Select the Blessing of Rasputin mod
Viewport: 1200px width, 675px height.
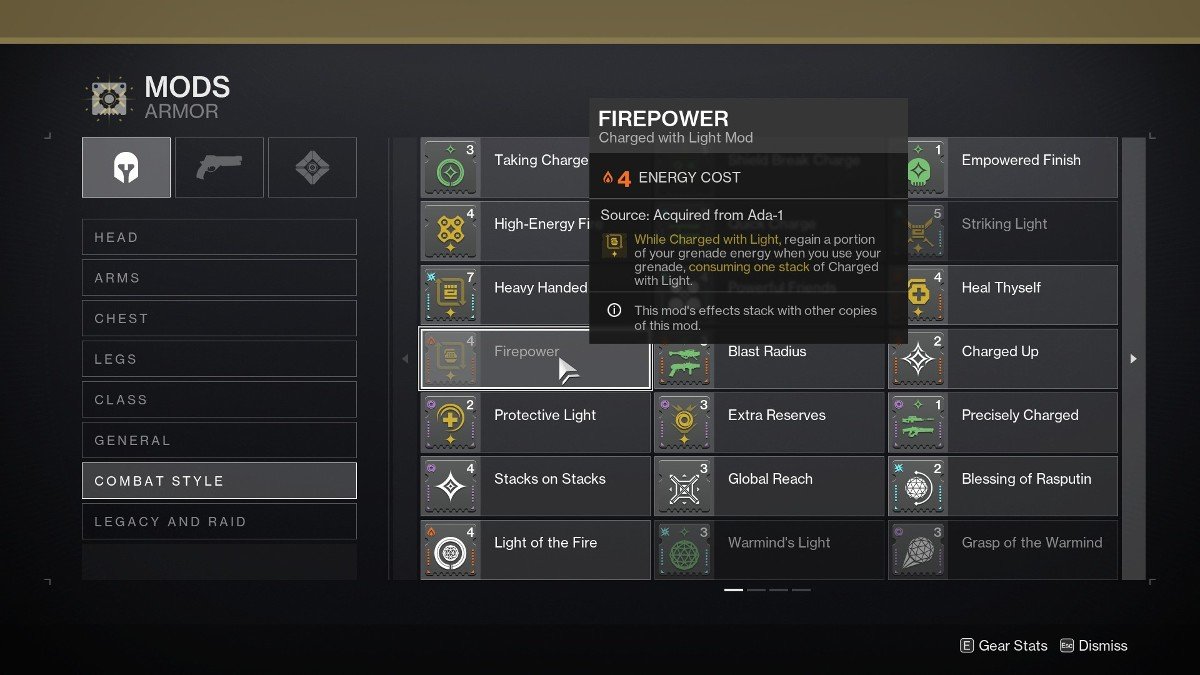tap(1002, 486)
